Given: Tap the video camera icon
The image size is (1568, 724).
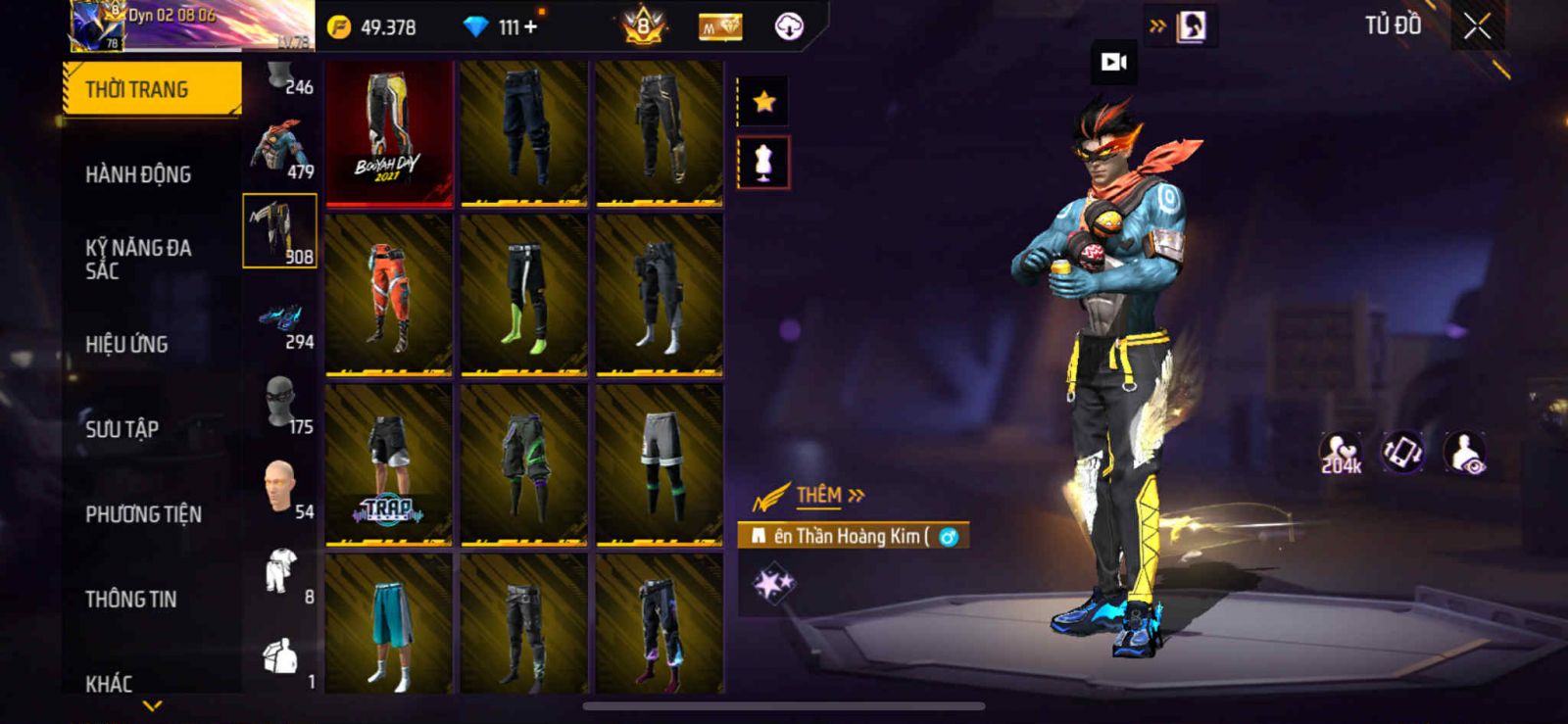Looking at the screenshot, I should pos(1114,63).
